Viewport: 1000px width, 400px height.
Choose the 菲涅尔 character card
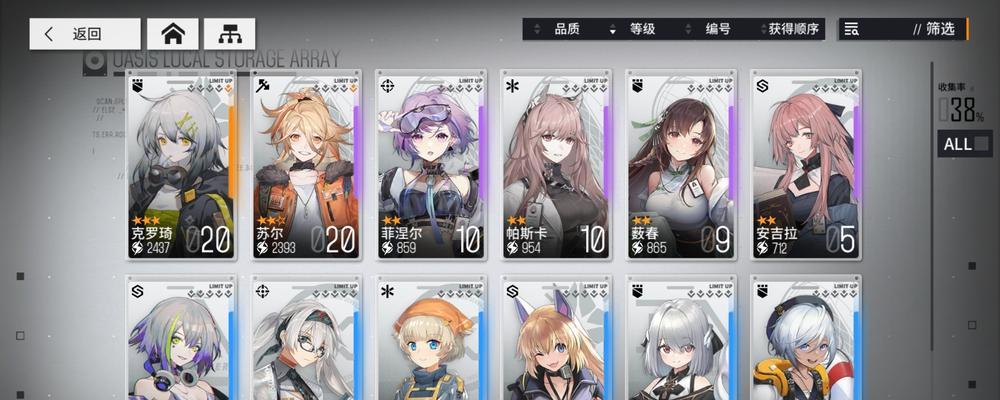pos(431,165)
